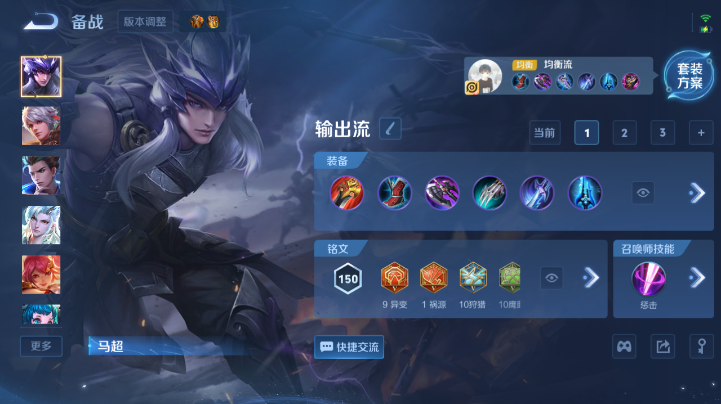Open the 版本调整 version changes
Viewport: 721px width, 404px height.
(x=146, y=21)
